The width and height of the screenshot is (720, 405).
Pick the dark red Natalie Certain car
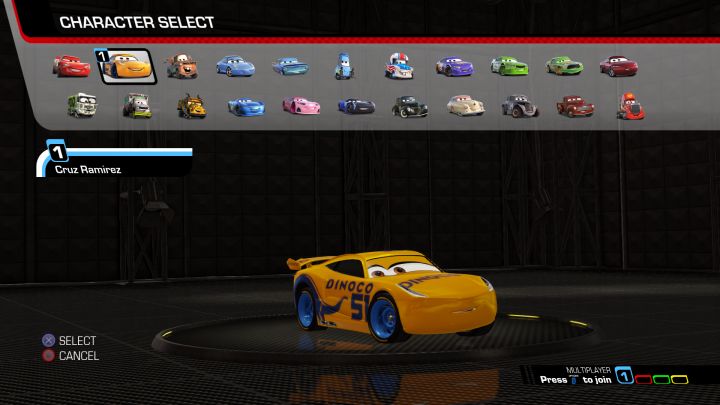pos(618,66)
